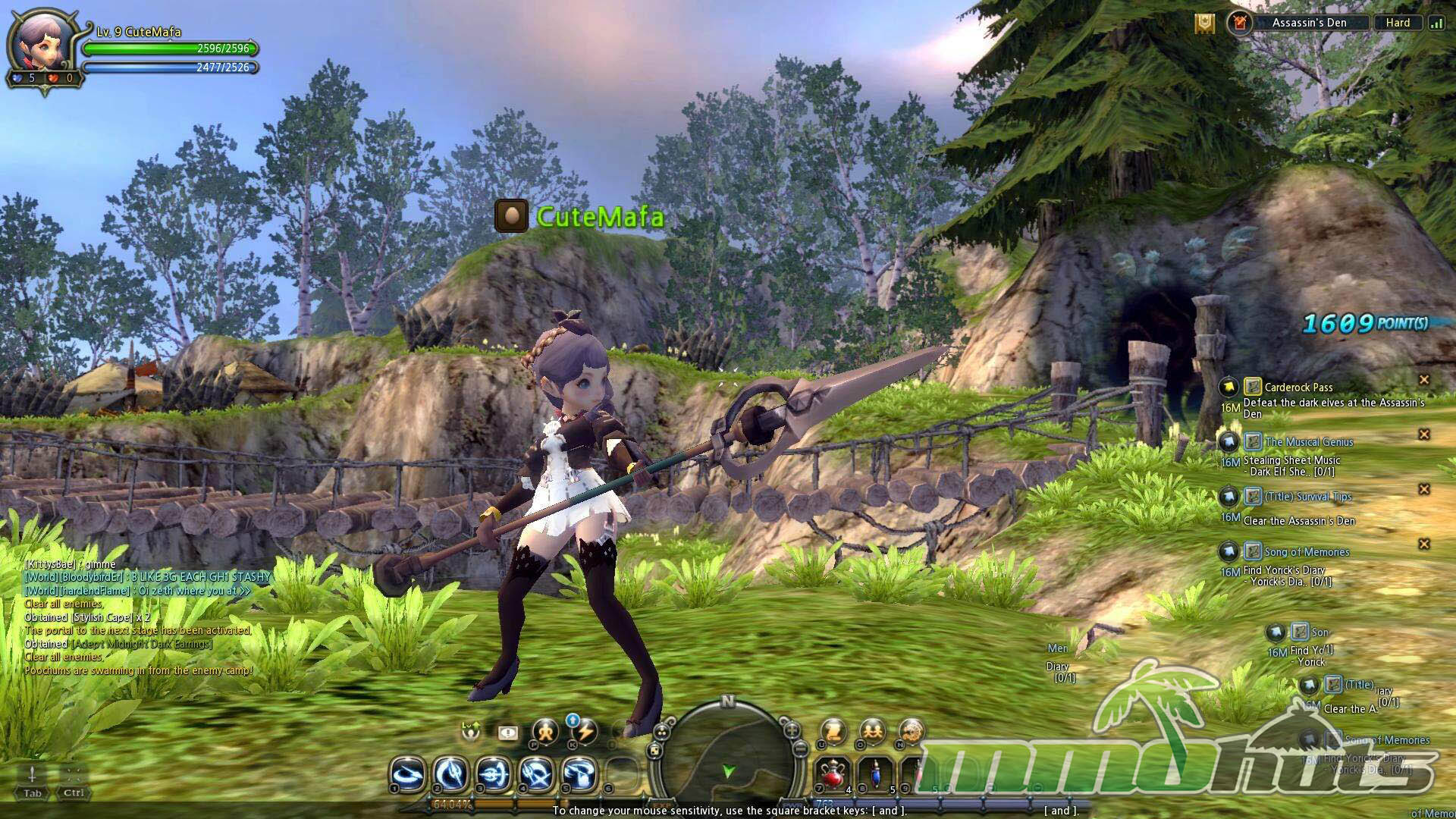Image resolution: width=1456 pixels, height=819 pixels.
Task: Open the Song of Memories quest
Action: 1306,552
